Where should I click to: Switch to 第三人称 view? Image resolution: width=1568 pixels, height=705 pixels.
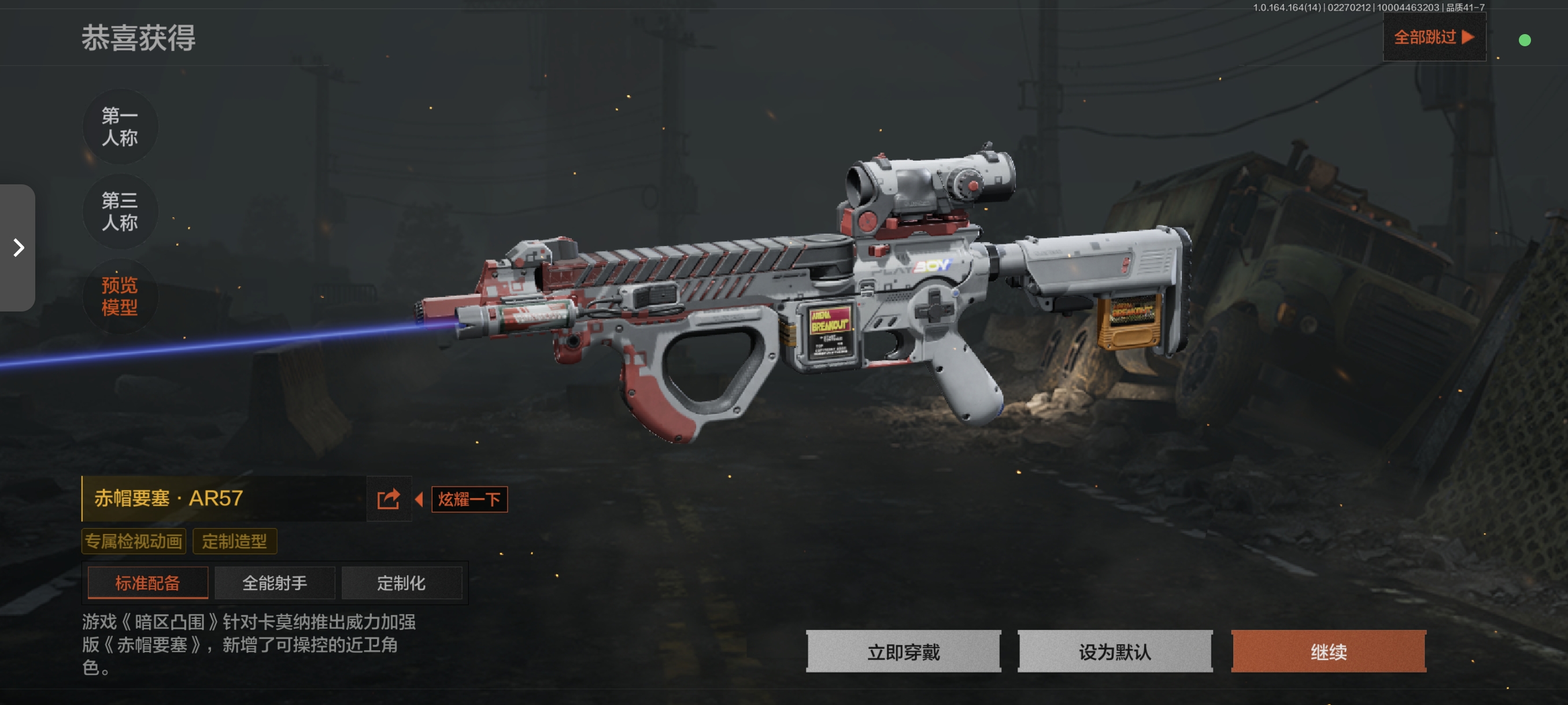click(x=120, y=211)
